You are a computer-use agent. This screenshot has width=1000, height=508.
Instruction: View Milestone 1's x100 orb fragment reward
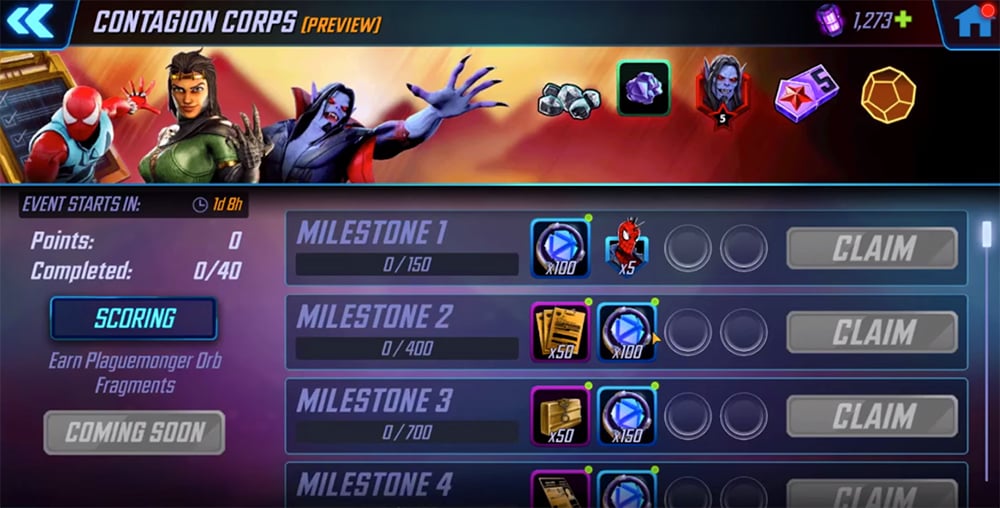pyautogui.click(x=560, y=248)
